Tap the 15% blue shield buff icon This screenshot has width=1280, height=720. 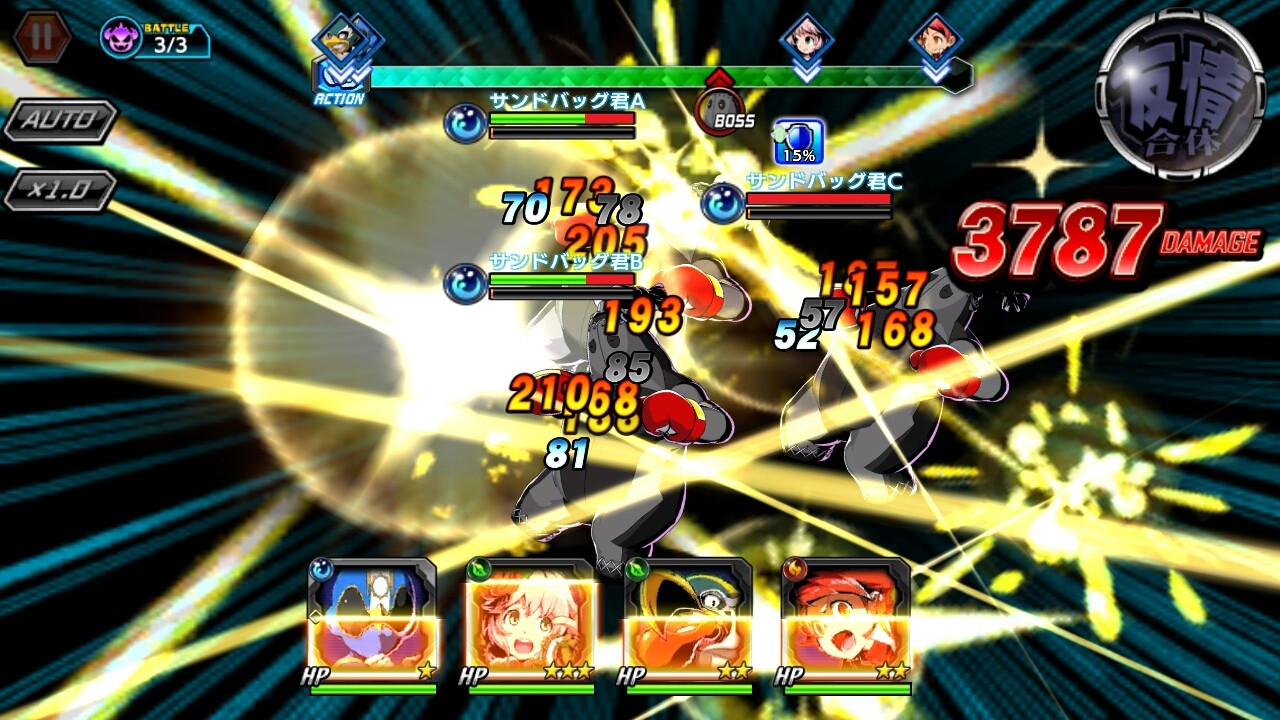pos(798,142)
